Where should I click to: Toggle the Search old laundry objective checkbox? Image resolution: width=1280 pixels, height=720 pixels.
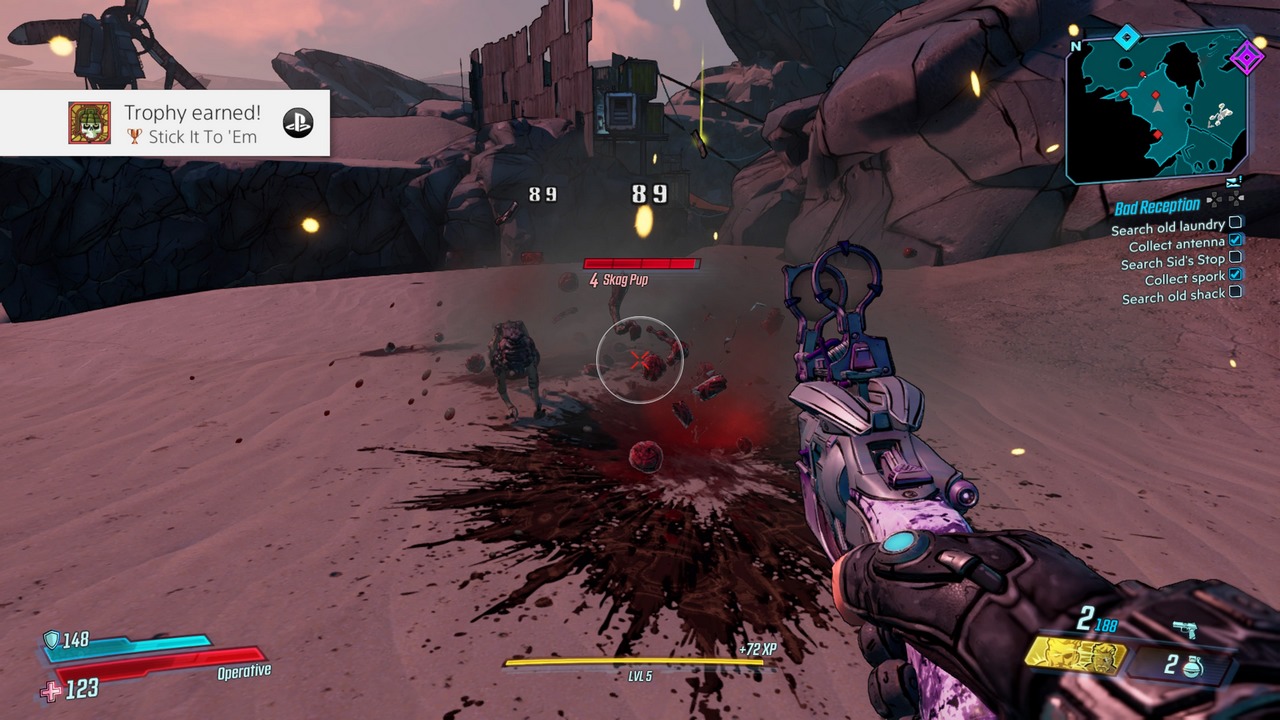1236,223
